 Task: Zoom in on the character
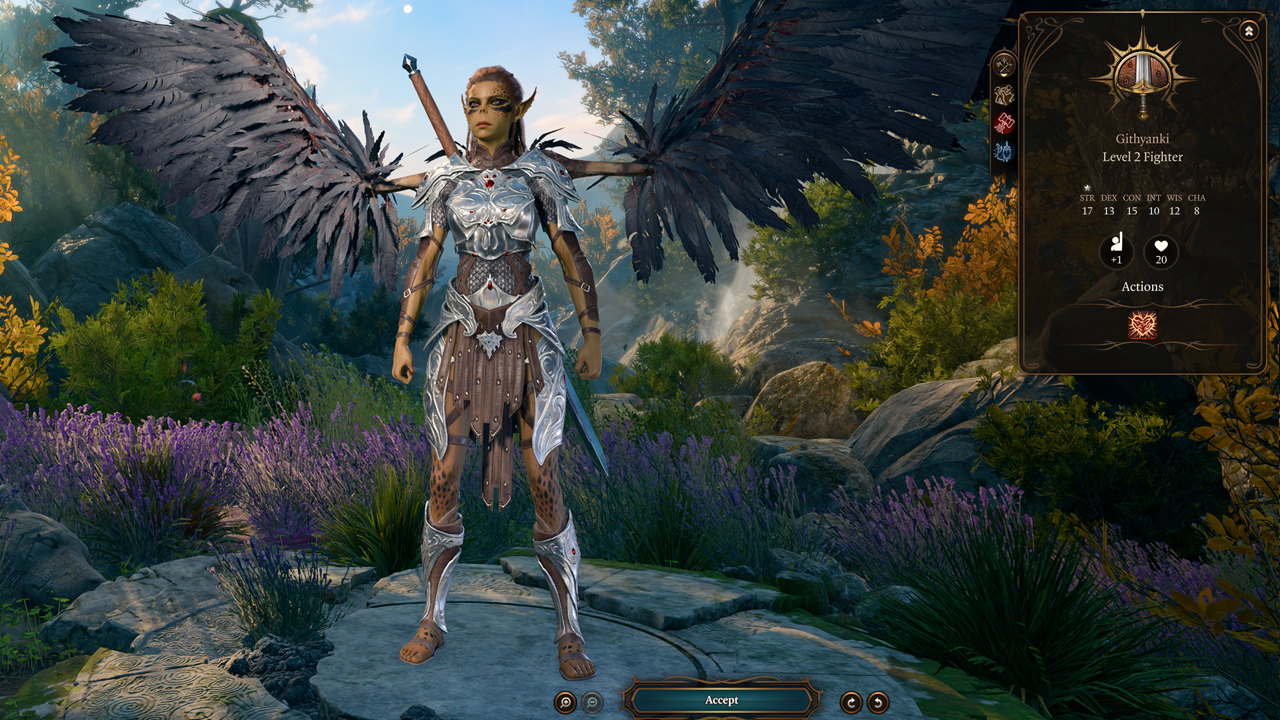(566, 701)
